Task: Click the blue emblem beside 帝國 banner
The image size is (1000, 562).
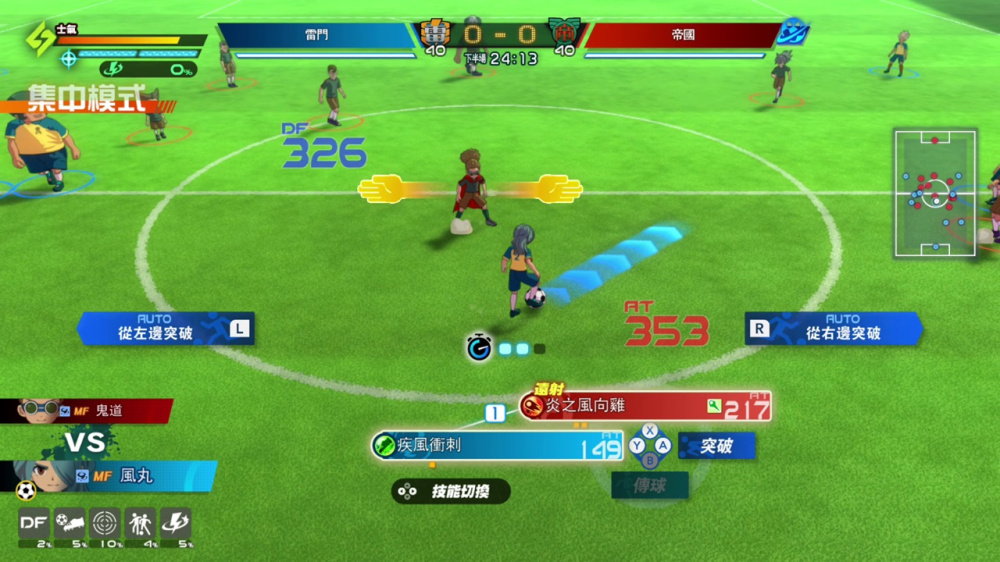Action: click(x=793, y=33)
